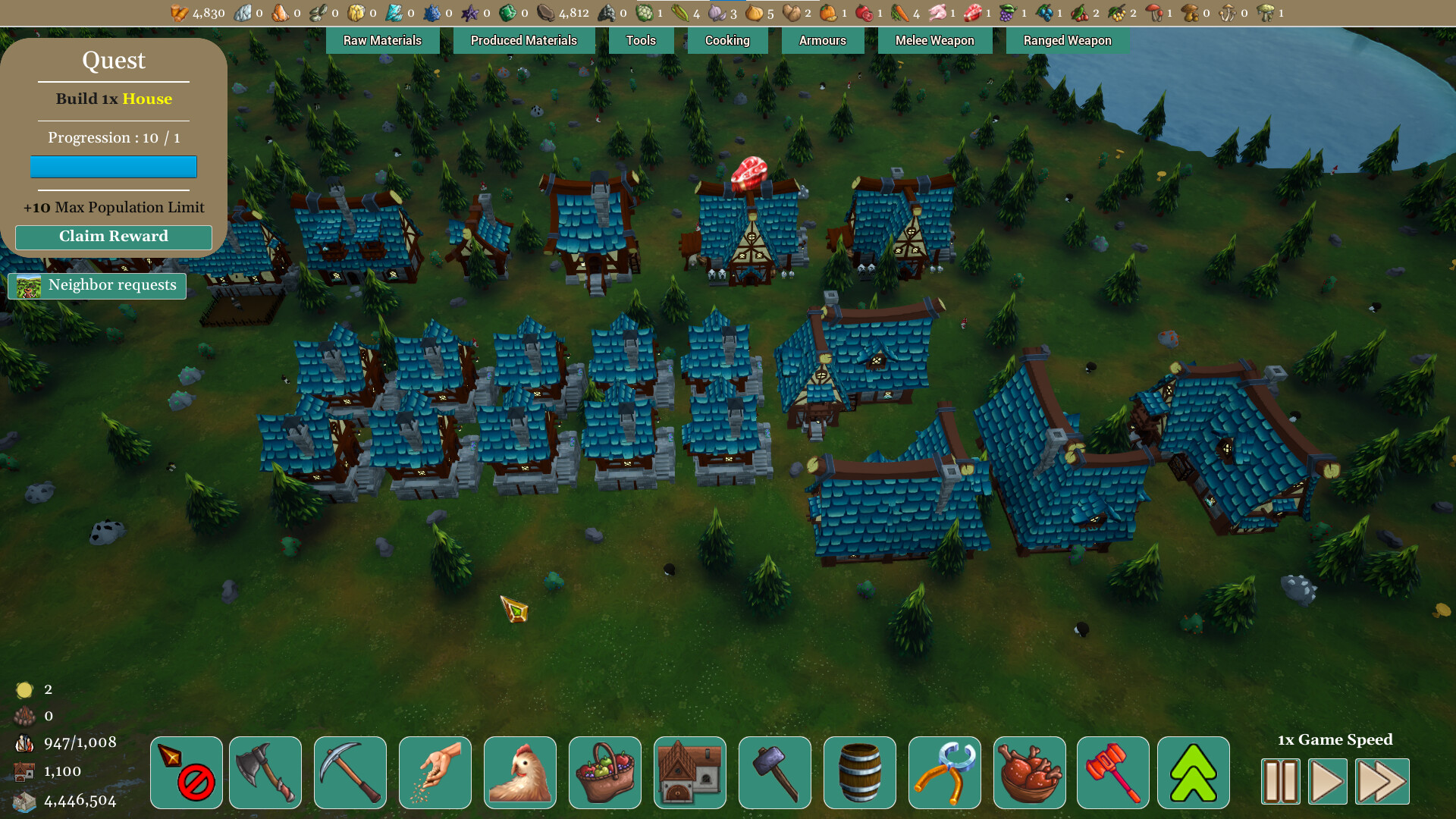Switch to the Cooking tab

[x=727, y=40]
